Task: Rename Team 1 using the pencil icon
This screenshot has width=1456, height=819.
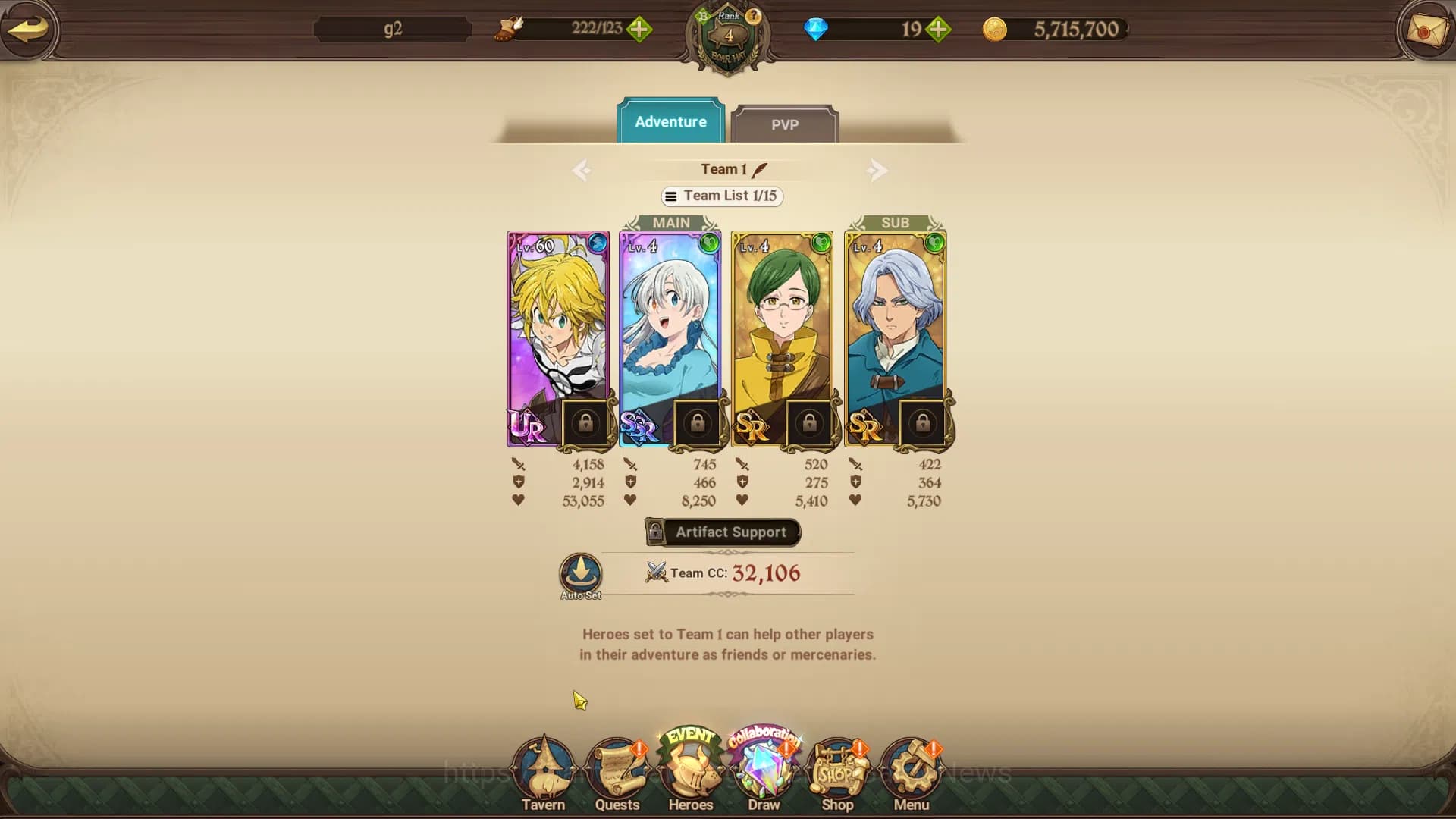Action: click(x=759, y=168)
